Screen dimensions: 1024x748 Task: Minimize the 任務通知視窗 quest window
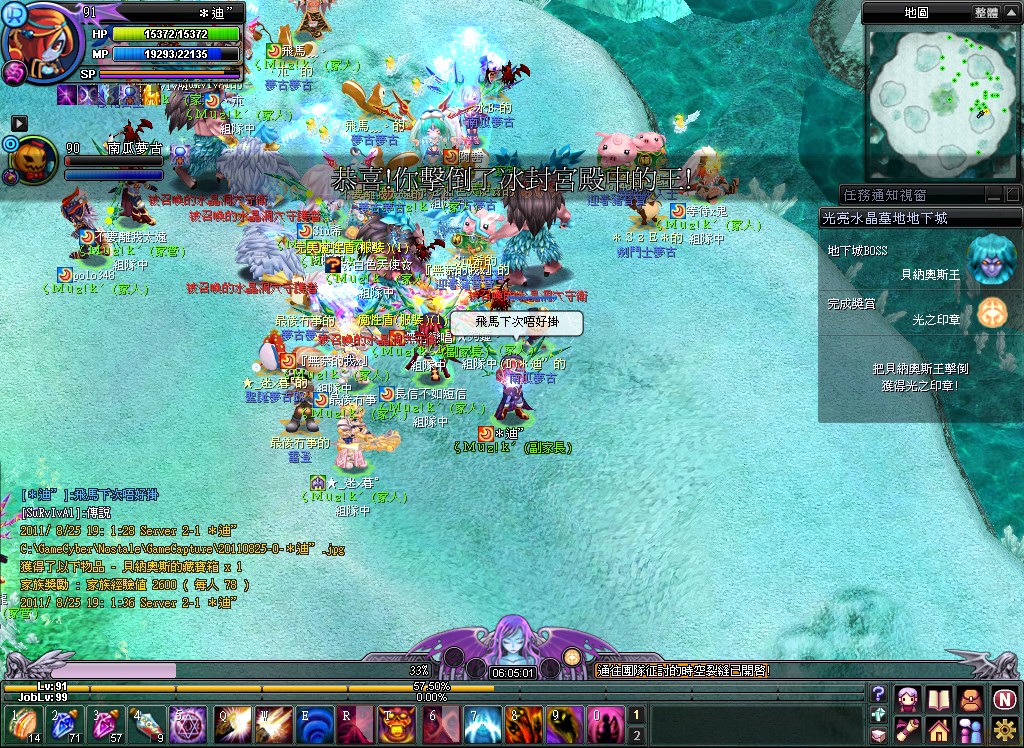994,195
